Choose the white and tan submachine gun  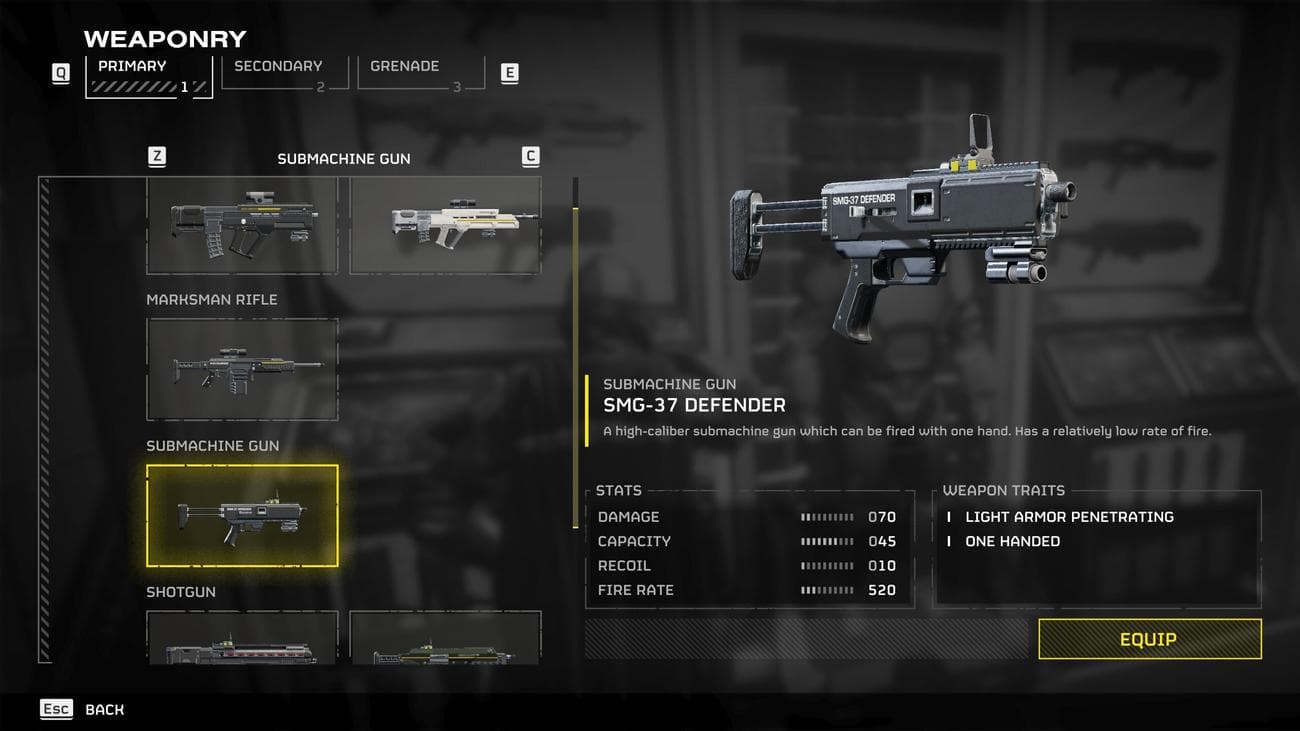(445, 225)
